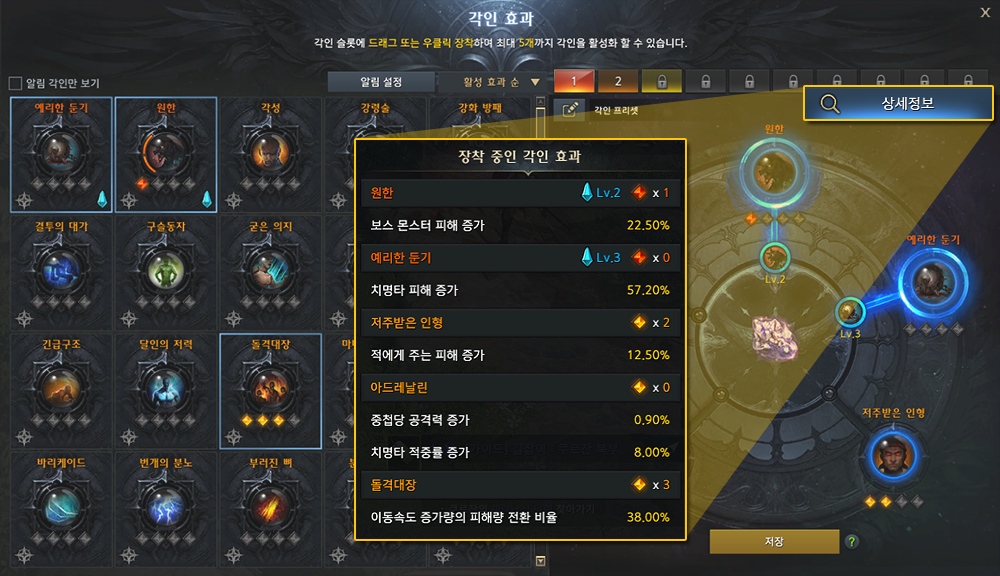Click the engraving preset edit icon
Viewport: 1000px width, 576px height.
[x=570, y=111]
